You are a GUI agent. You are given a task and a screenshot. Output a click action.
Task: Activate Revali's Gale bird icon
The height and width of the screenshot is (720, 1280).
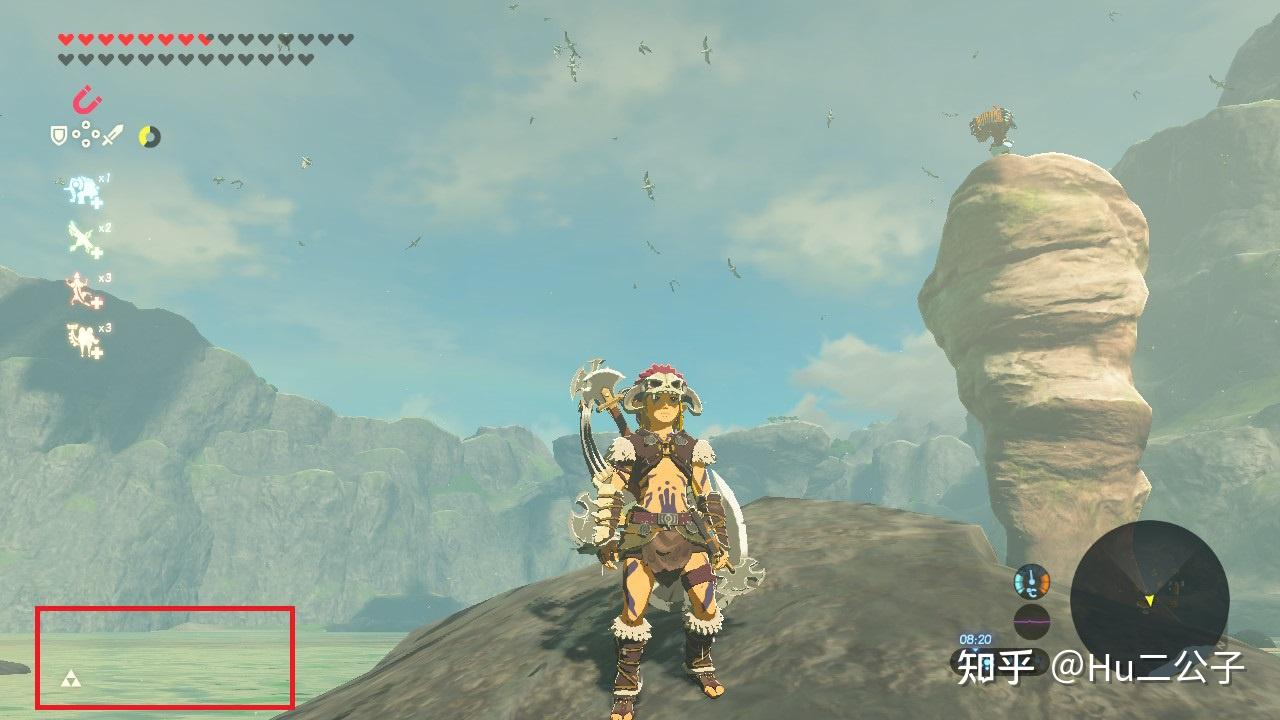(82, 239)
